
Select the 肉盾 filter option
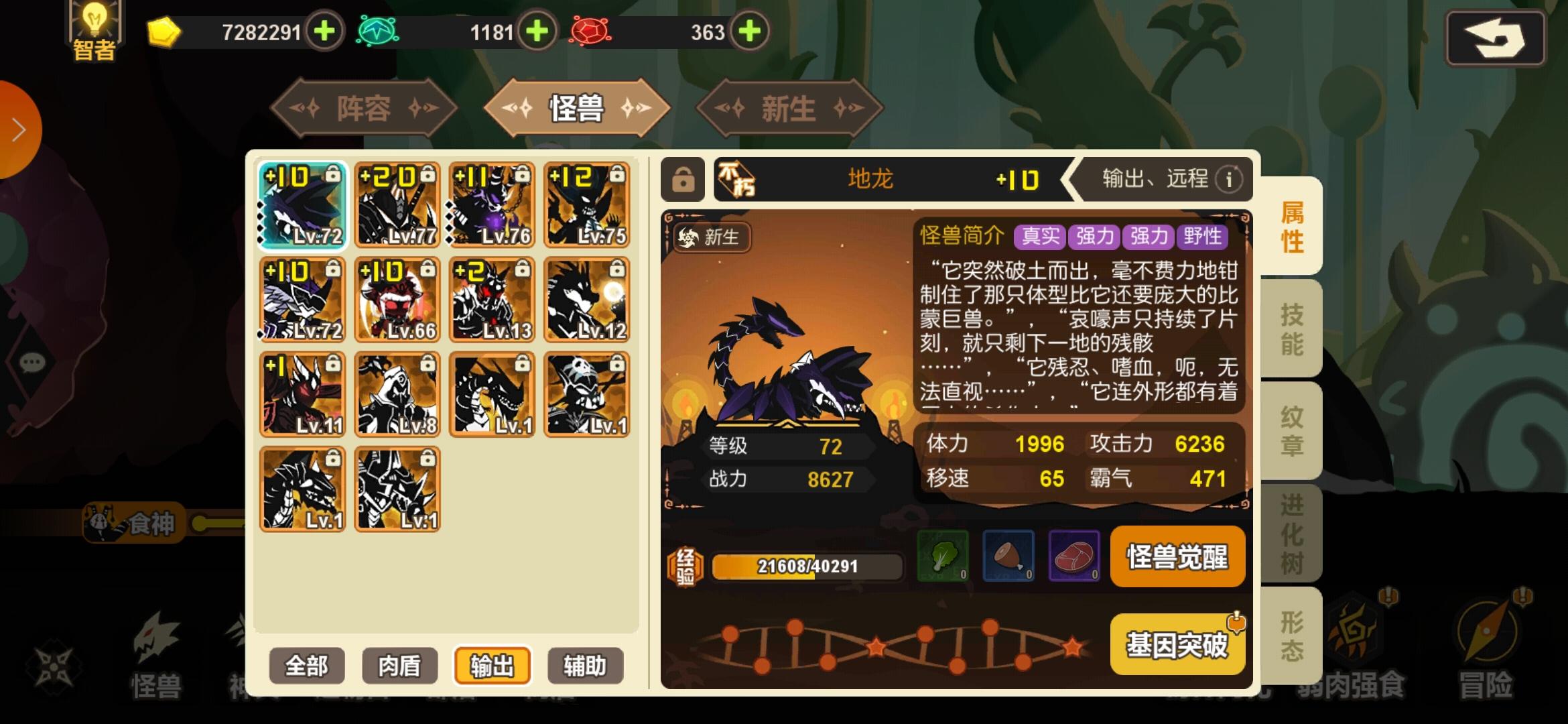(399, 665)
